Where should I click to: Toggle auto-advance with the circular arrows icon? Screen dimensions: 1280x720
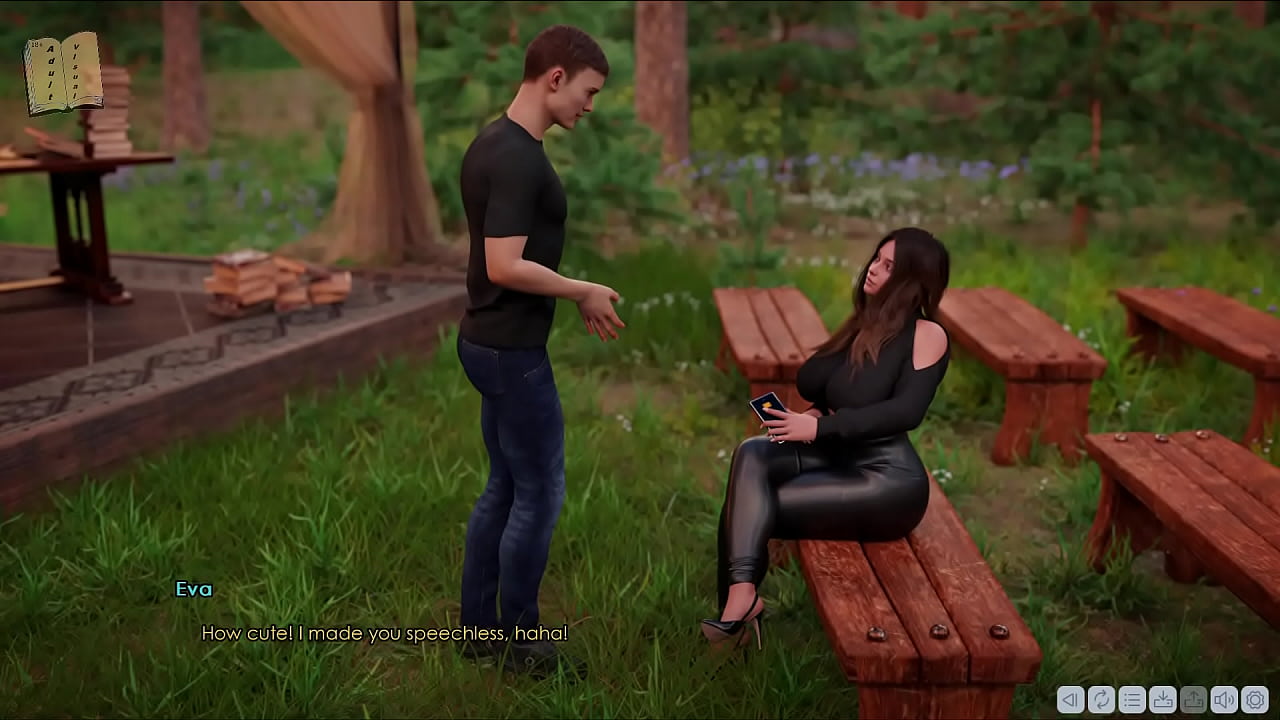(1101, 699)
